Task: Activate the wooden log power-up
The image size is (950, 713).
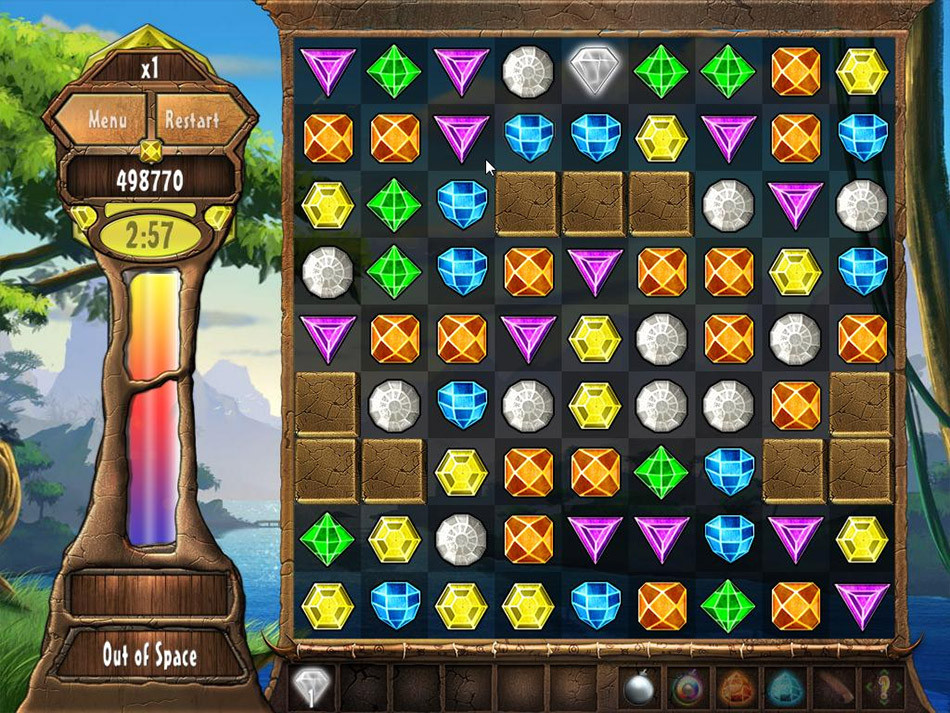Action: [834, 688]
